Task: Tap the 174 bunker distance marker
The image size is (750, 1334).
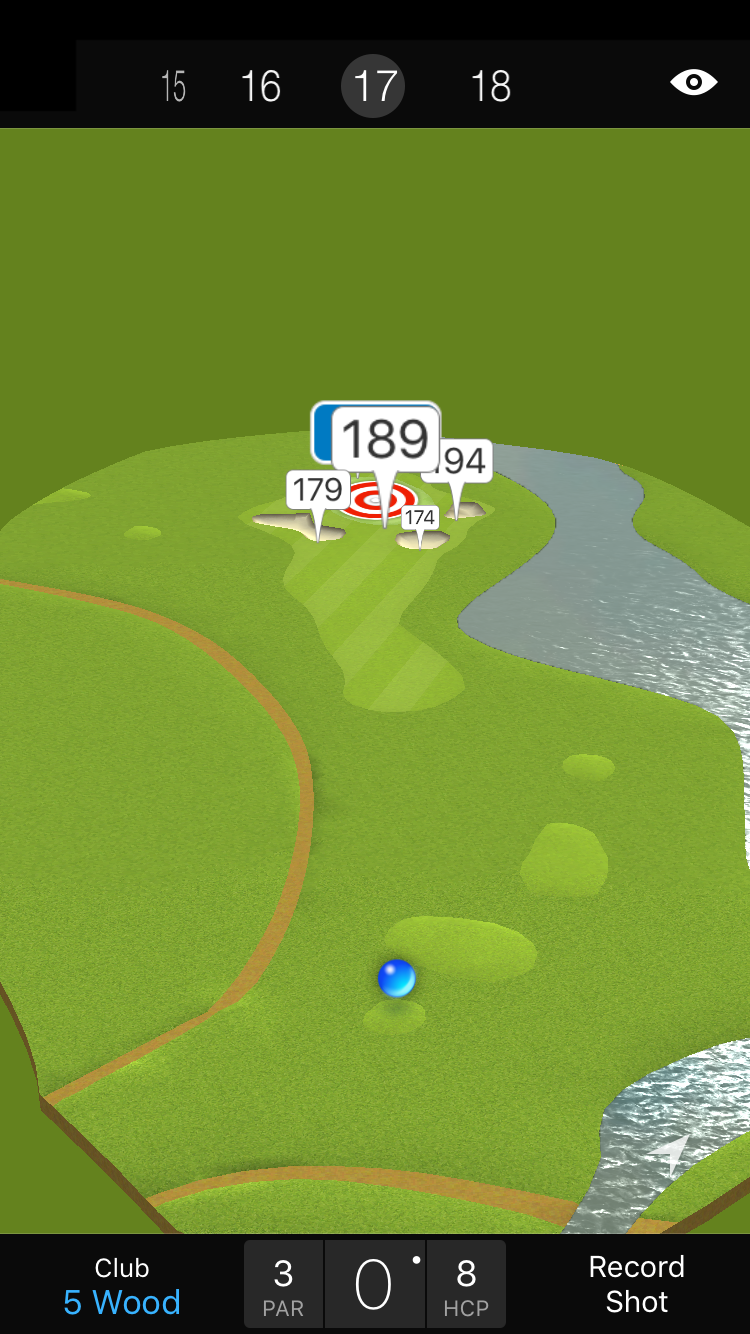Action: [x=420, y=517]
